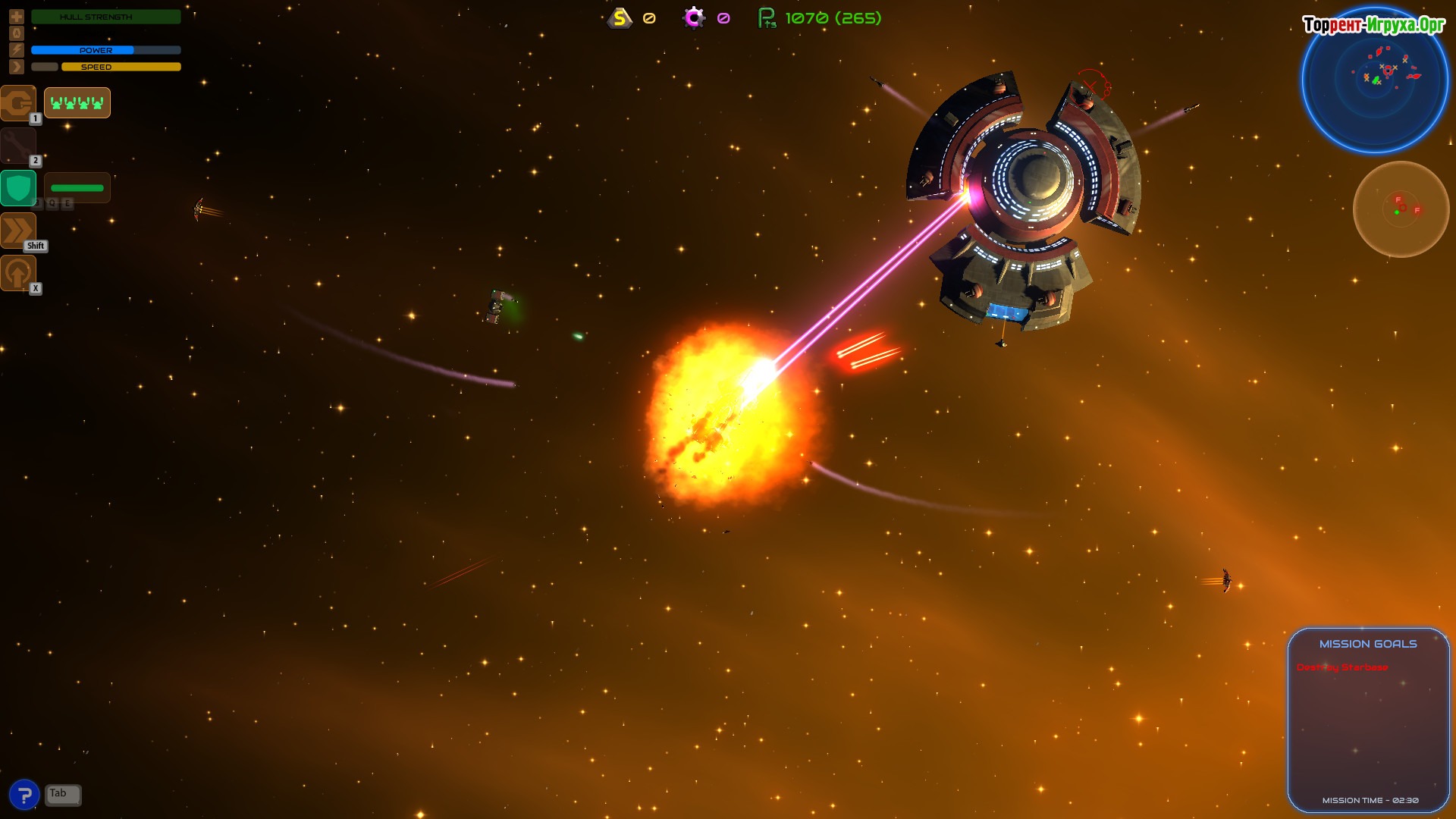This screenshot has width=1456, height=819.
Task: Click the blue circular radar minimap
Action: tap(1374, 79)
